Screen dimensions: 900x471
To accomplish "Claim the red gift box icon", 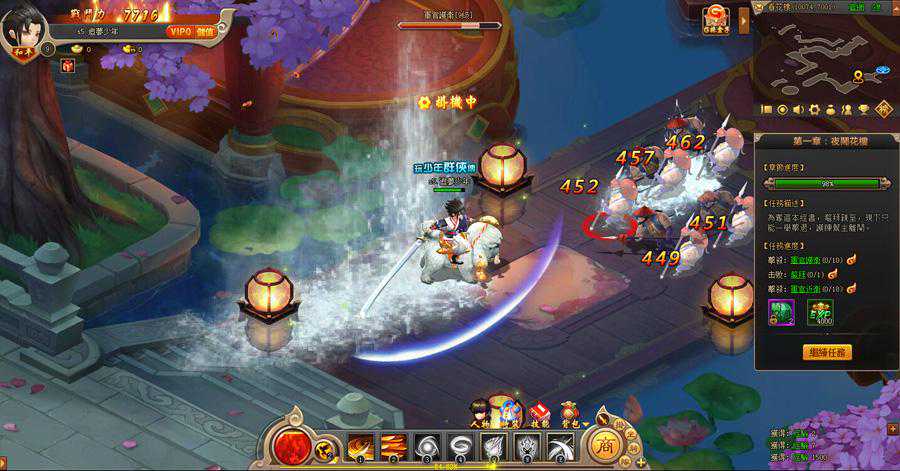I will pyautogui.click(x=68, y=66).
